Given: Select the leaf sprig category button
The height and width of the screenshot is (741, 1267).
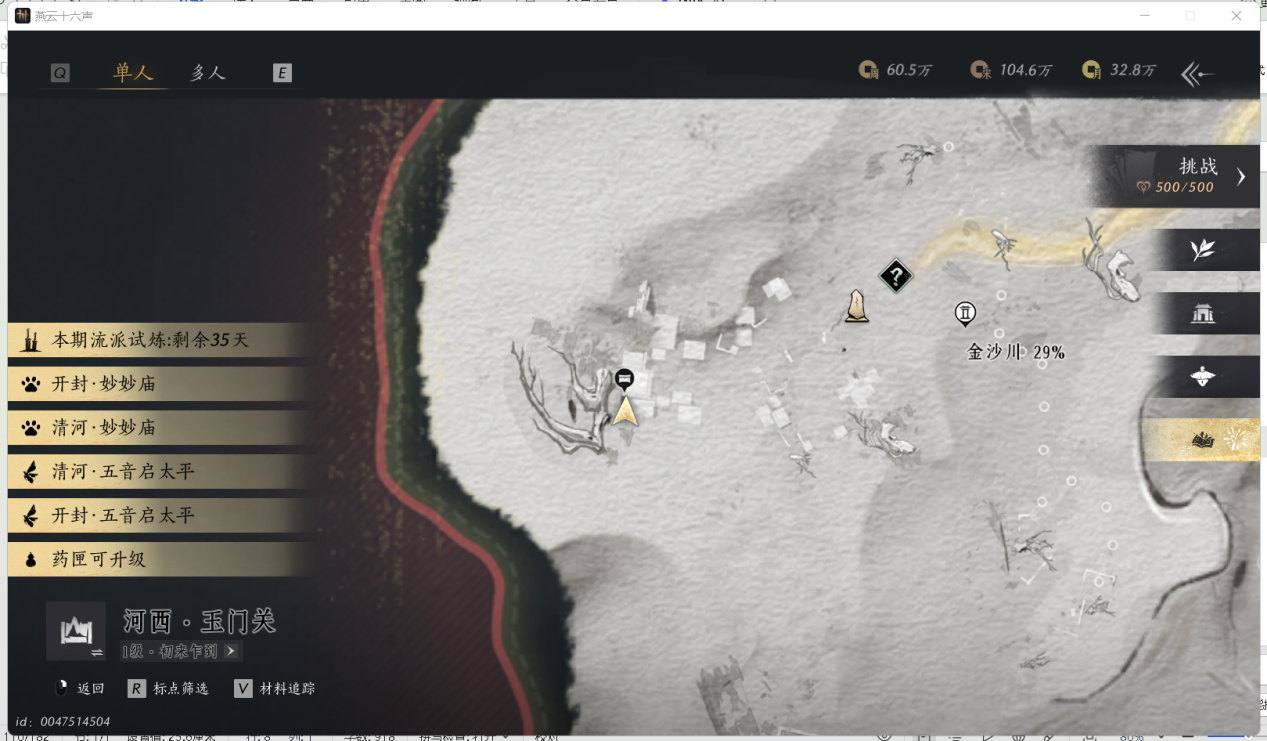Looking at the screenshot, I should coord(1203,250).
